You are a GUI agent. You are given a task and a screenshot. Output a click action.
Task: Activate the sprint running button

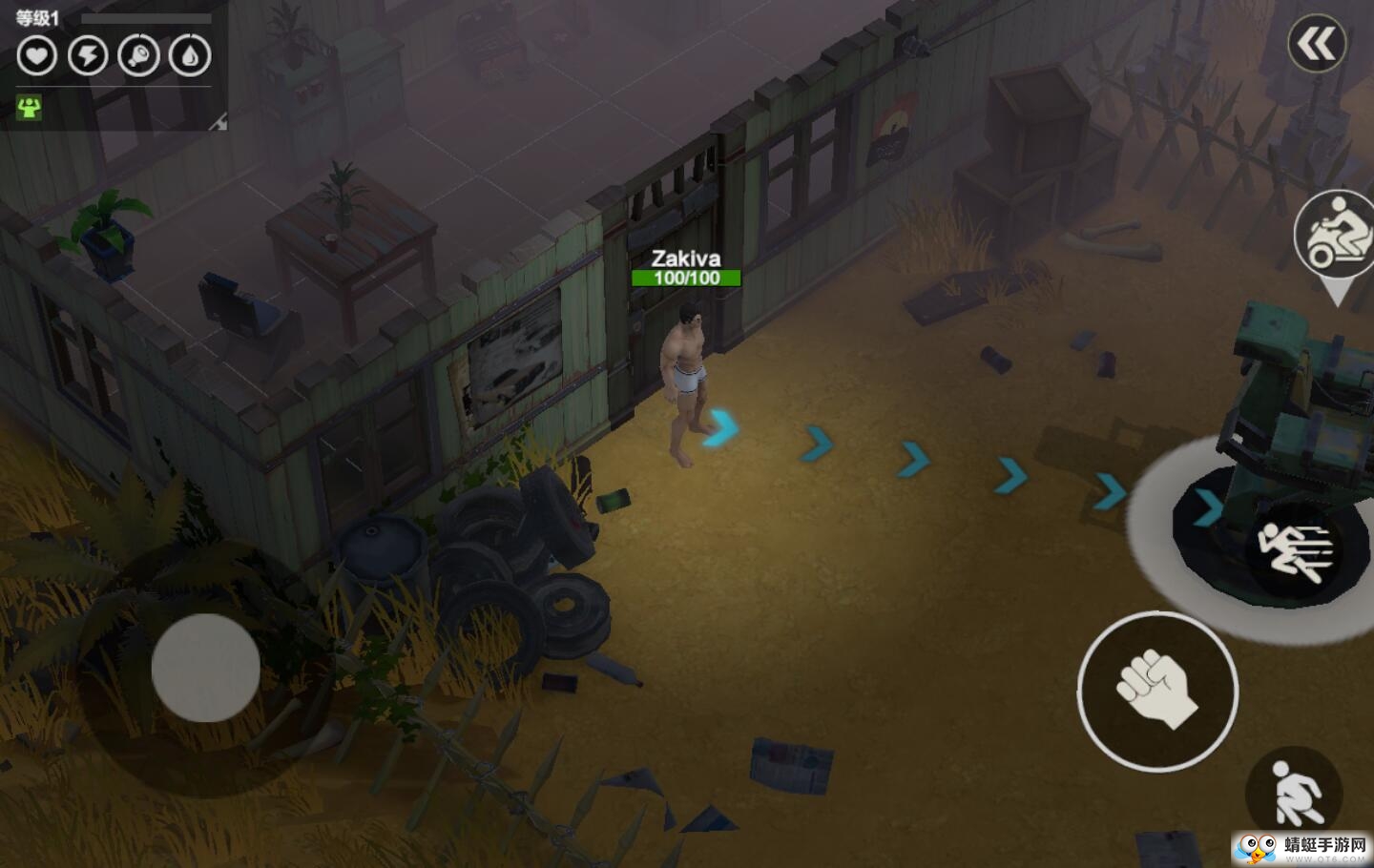tap(1297, 551)
